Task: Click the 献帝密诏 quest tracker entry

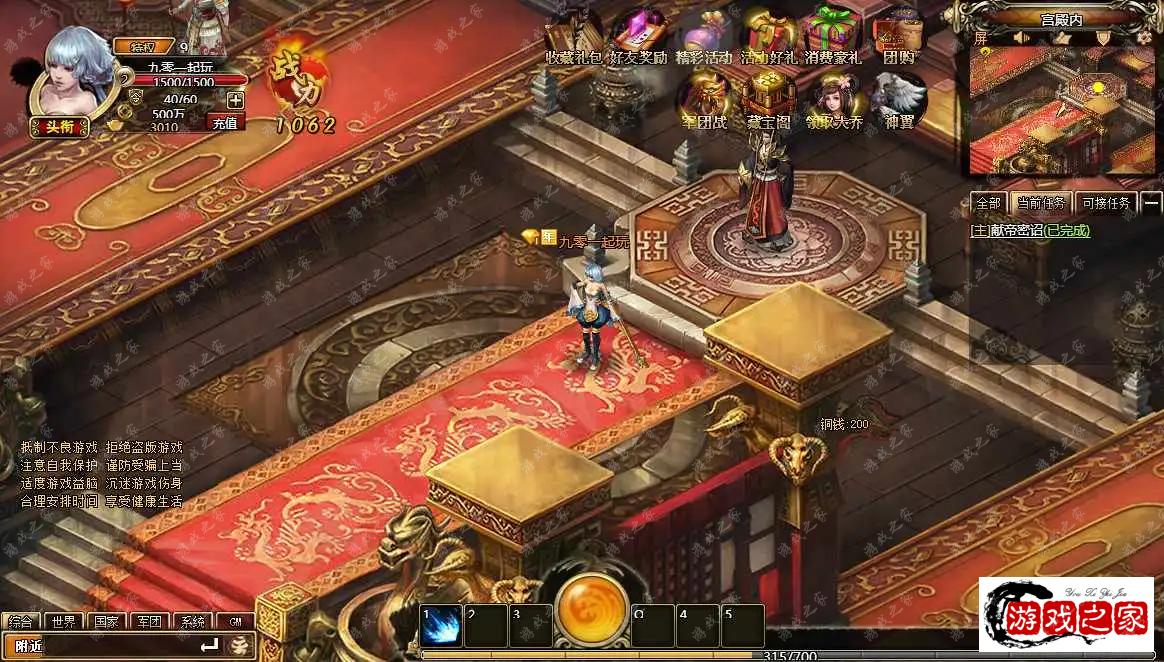Action: coord(1030,230)
